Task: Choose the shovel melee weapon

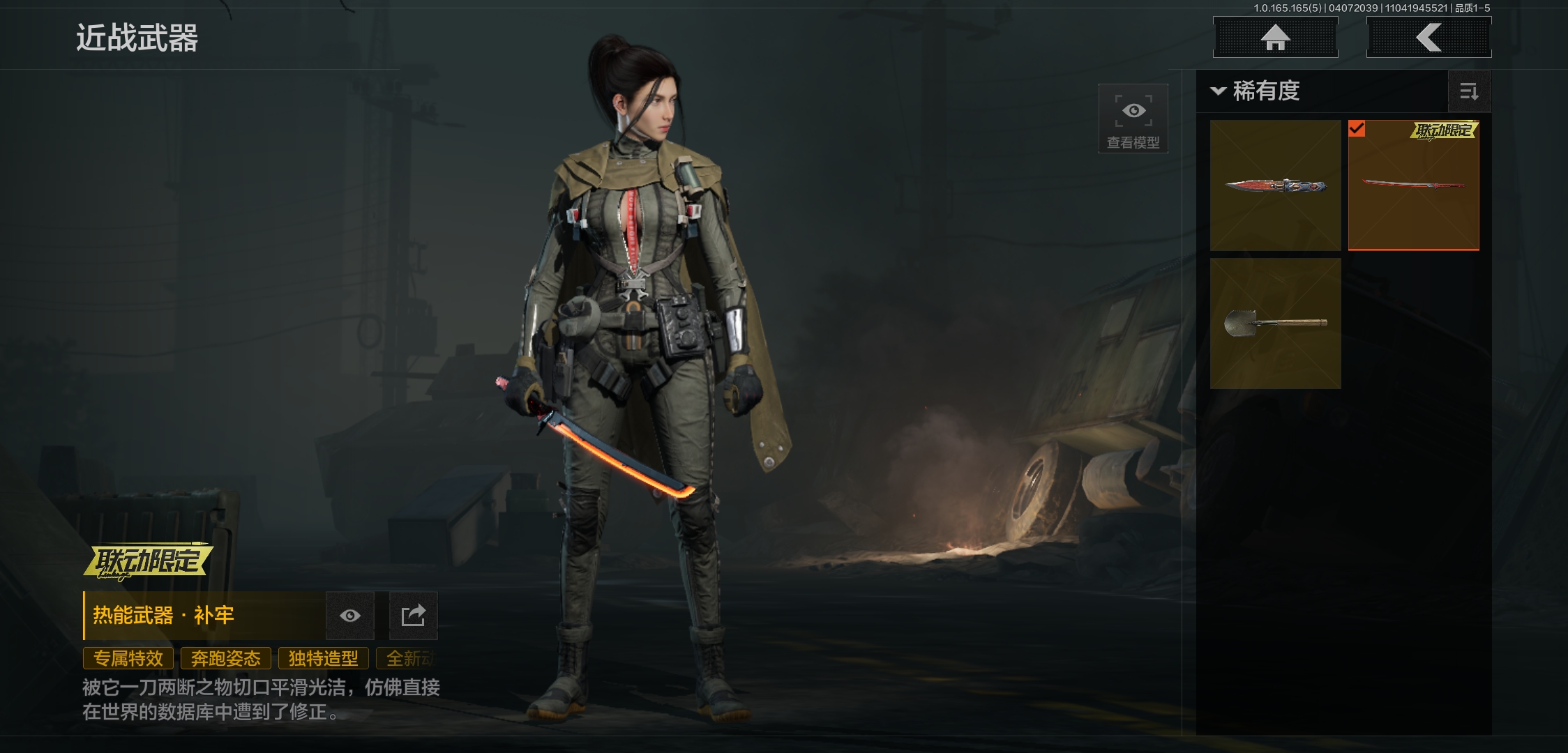Action: pos(1275,324)
